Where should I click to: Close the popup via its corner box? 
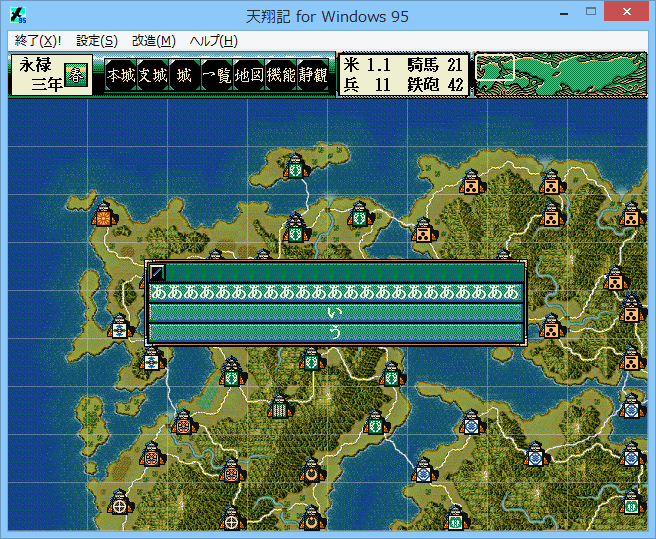(157, 272)
